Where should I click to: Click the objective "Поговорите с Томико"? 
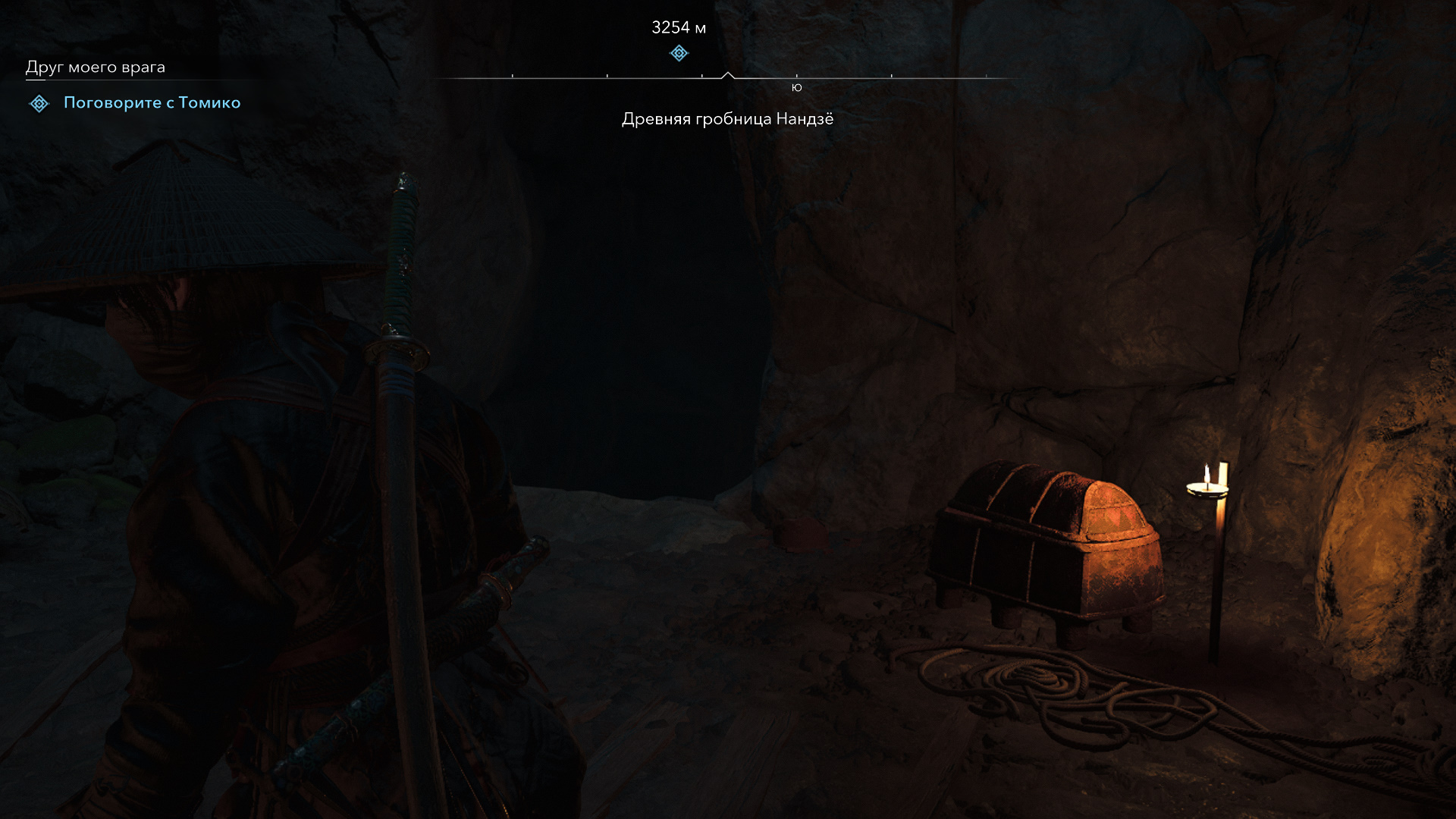tap(152, 103)
